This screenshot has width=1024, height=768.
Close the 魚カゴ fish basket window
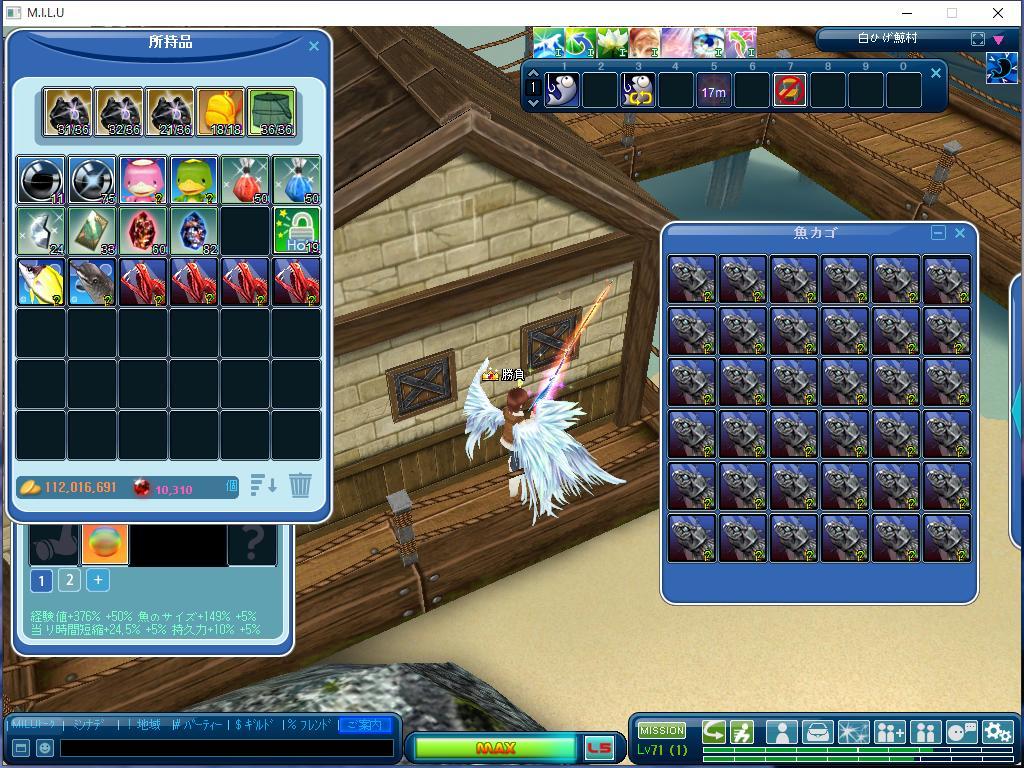tap(960, 233)
